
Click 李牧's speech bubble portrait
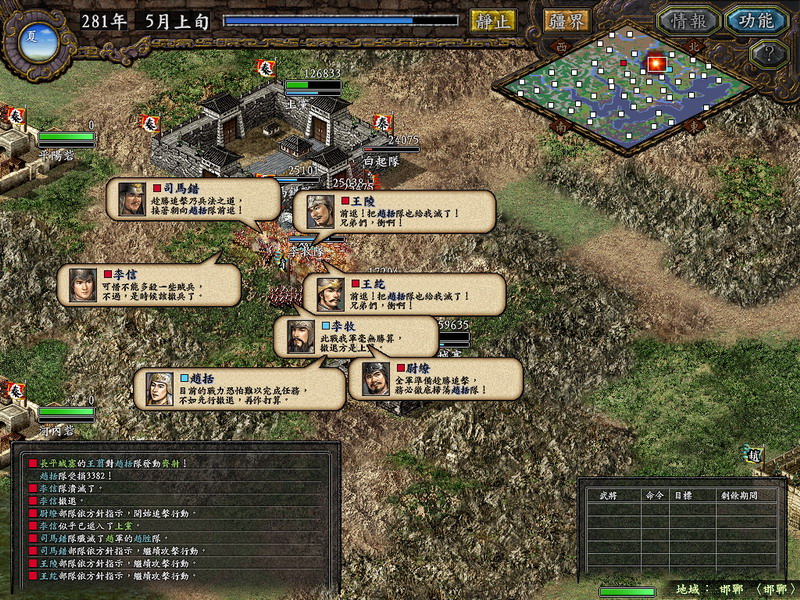(x=300, y=336)
